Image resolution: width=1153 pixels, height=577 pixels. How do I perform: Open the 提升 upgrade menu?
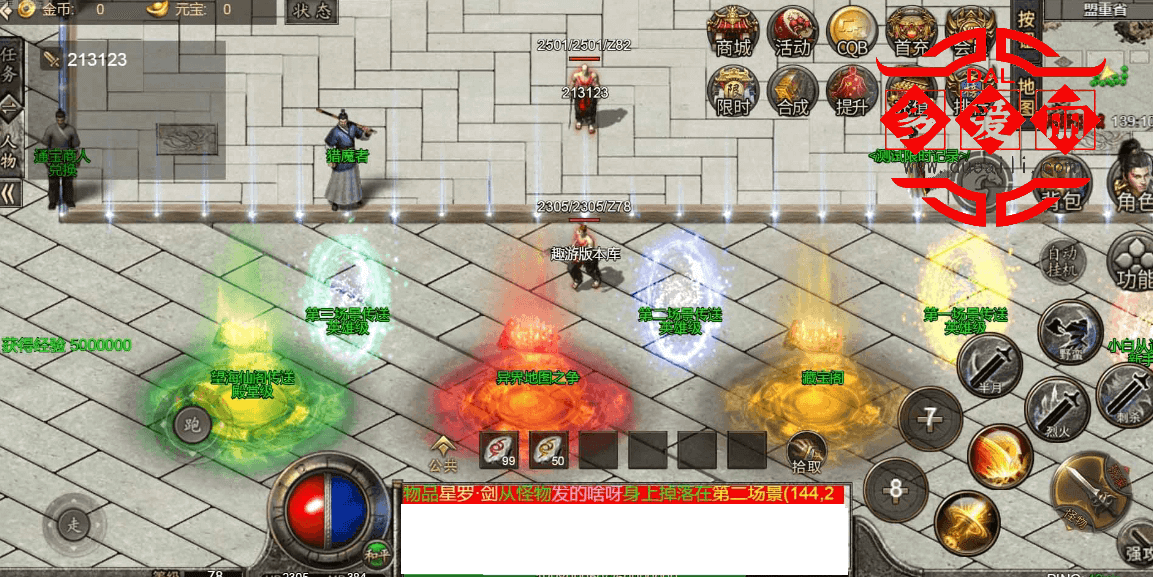coord(852,92)
